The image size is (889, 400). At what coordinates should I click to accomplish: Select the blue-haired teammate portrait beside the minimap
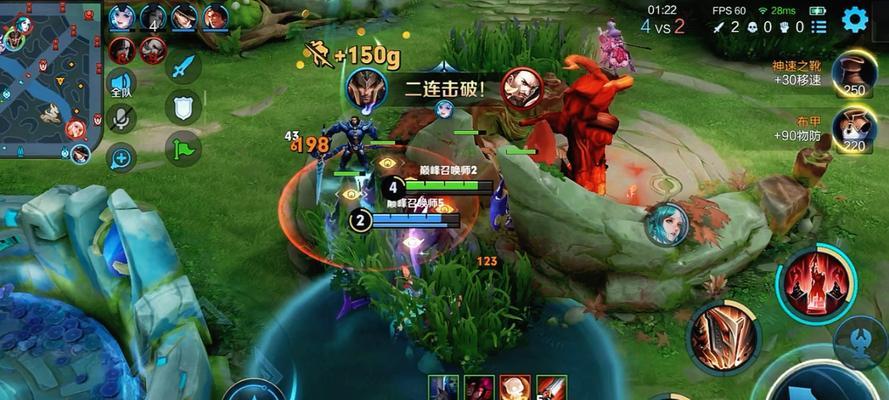122,17
